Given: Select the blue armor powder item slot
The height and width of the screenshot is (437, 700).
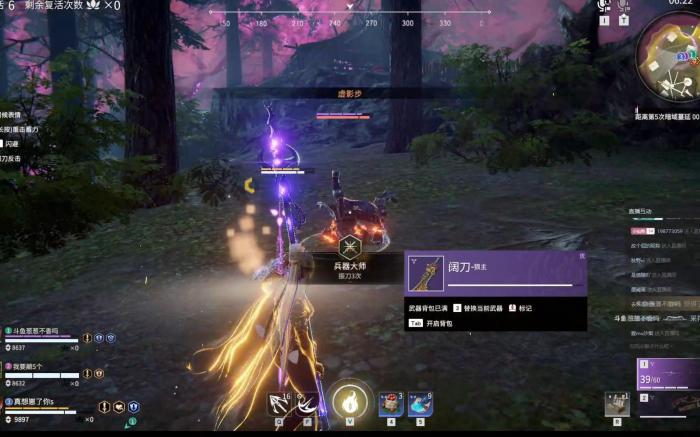Looking at the screenshot, I should pyautogui.click(x=420, y=404).
